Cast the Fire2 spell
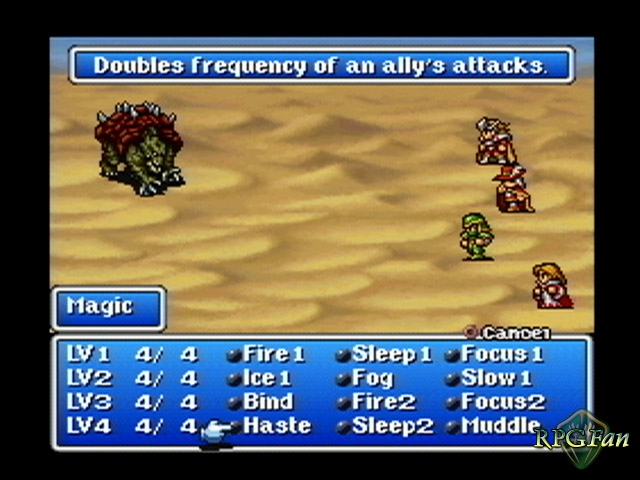Image resolution: width=640 pixels, height=480 pixels. click(x=383, y=403)
